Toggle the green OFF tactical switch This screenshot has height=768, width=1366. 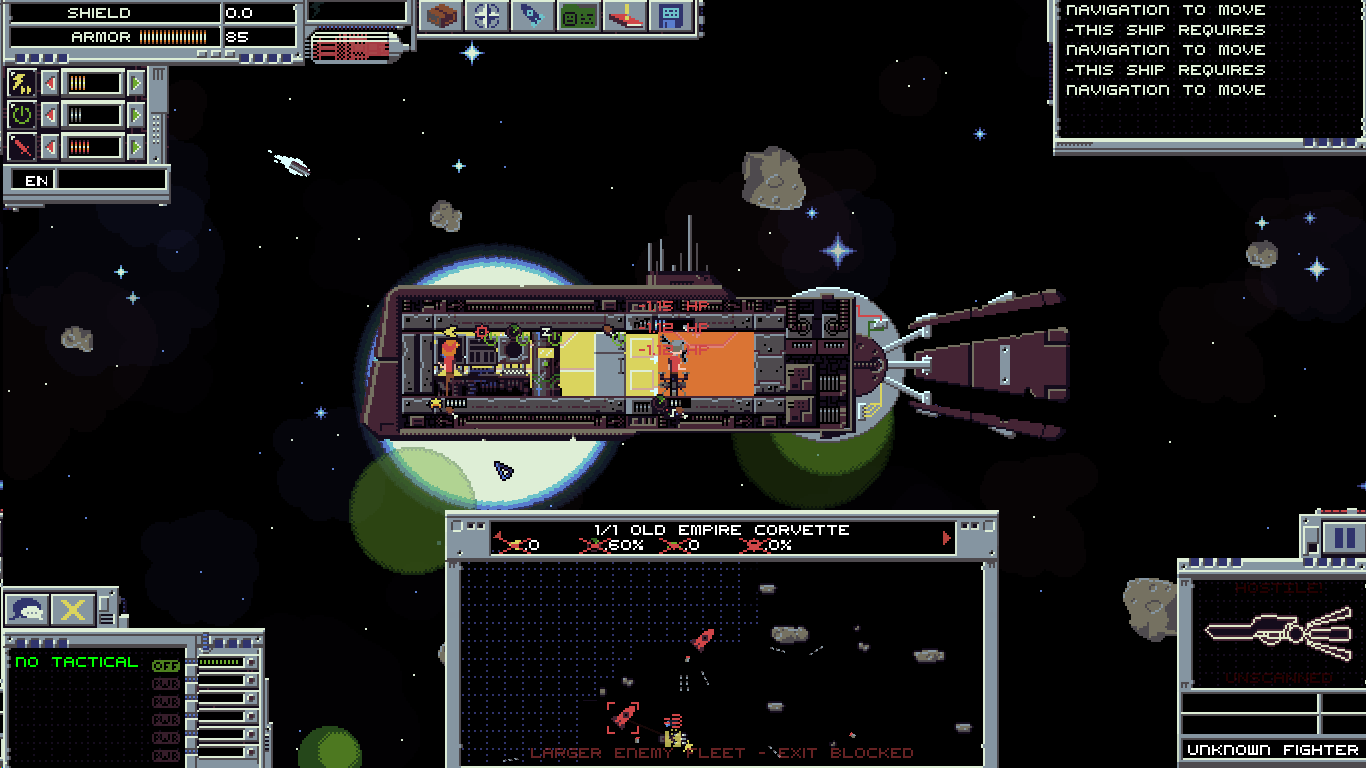point(165,665)
